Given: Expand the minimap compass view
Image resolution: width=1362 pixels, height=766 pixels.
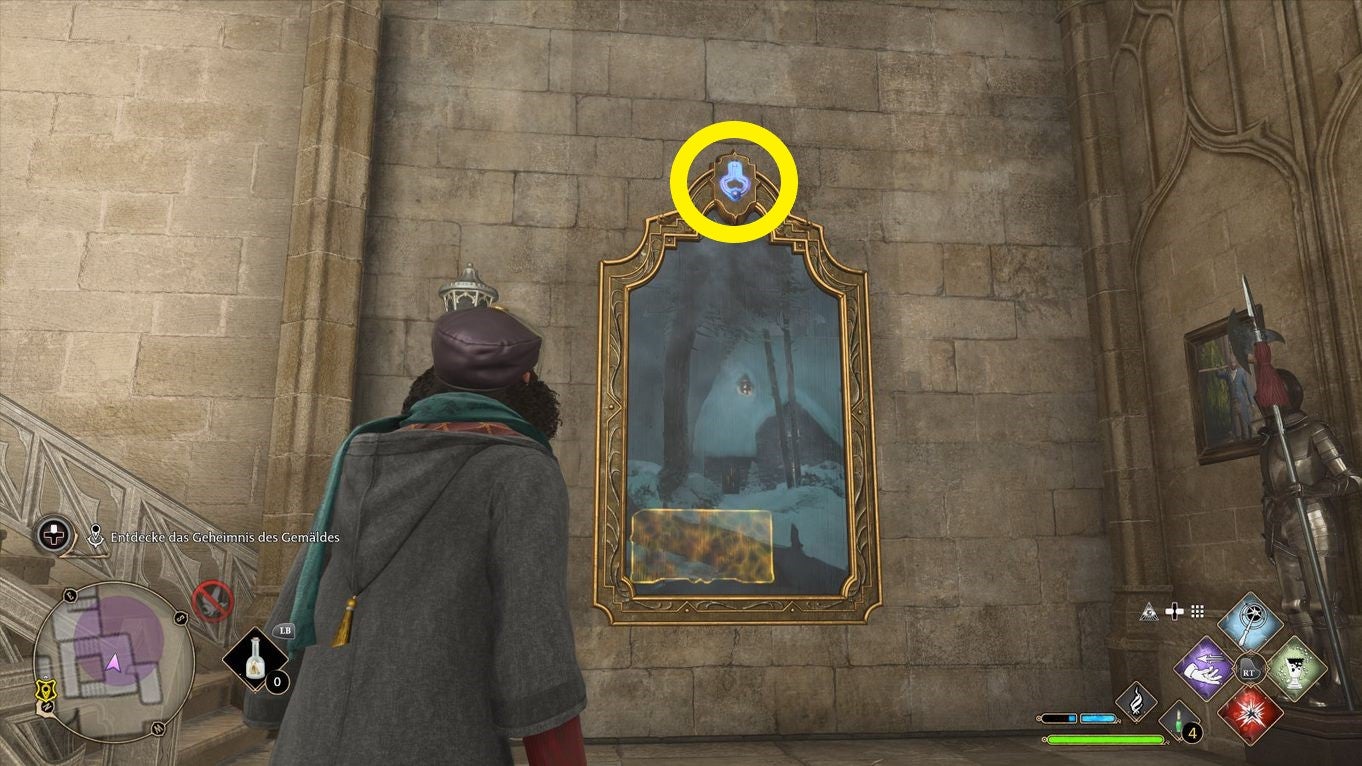Looking at the screenshot, I should click(113, 663).
